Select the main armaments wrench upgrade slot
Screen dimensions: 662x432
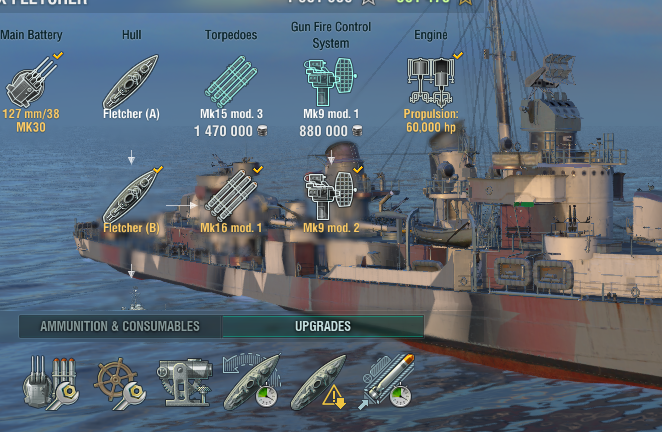48,381
